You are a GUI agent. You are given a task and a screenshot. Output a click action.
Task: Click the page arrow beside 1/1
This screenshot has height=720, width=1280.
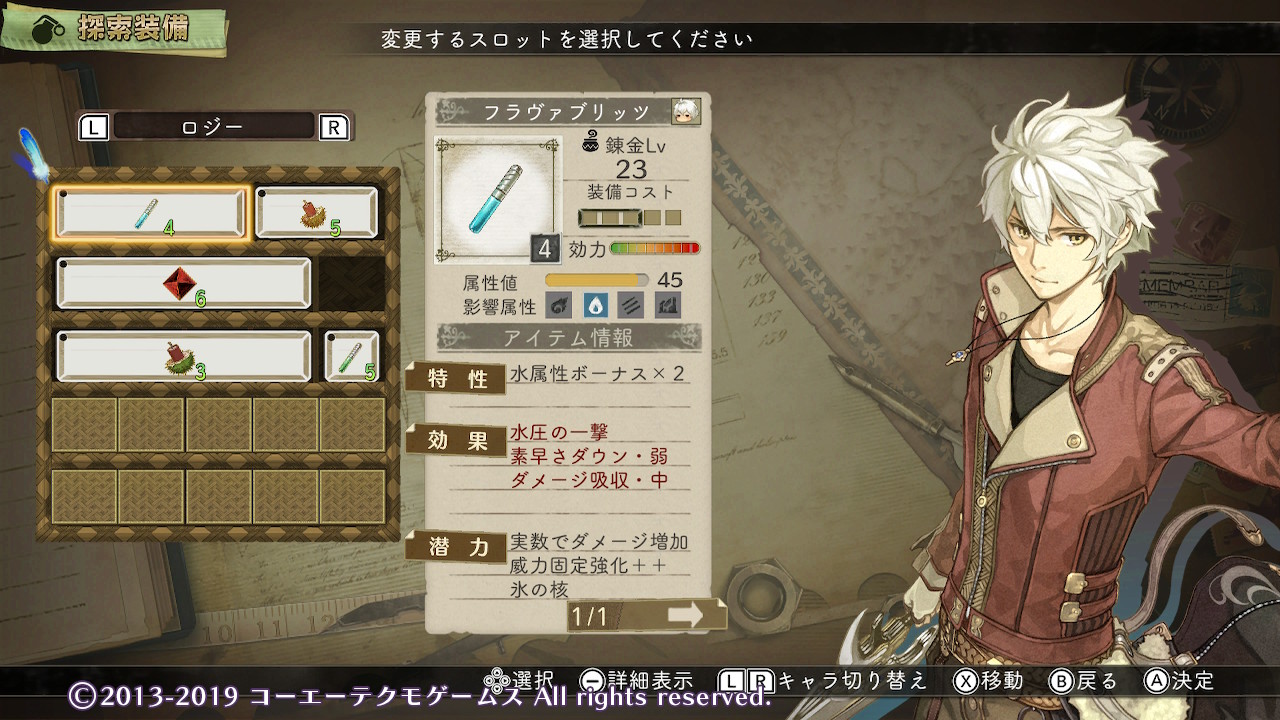685,616
